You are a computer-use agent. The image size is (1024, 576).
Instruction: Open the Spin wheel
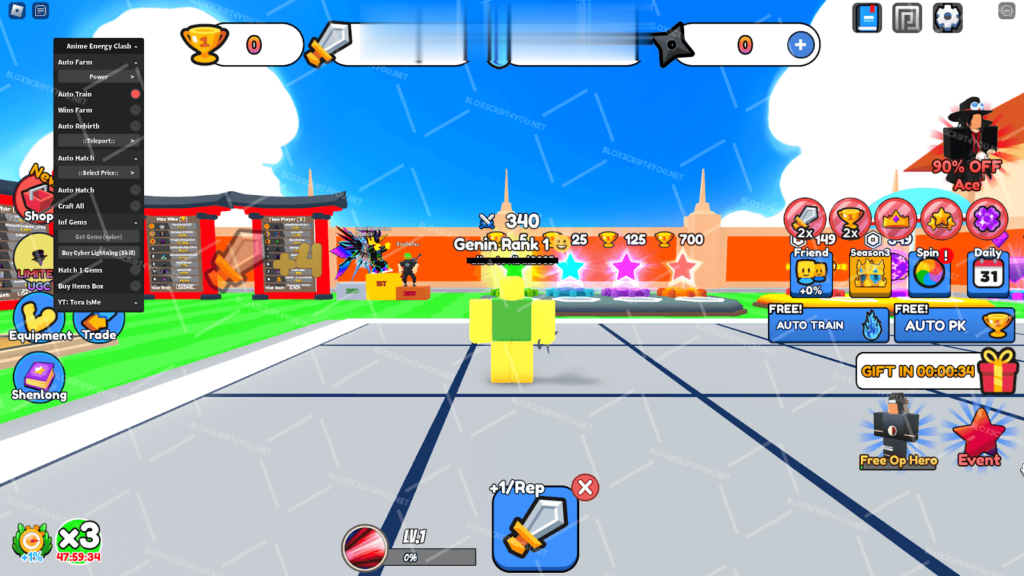pos(929,270)
